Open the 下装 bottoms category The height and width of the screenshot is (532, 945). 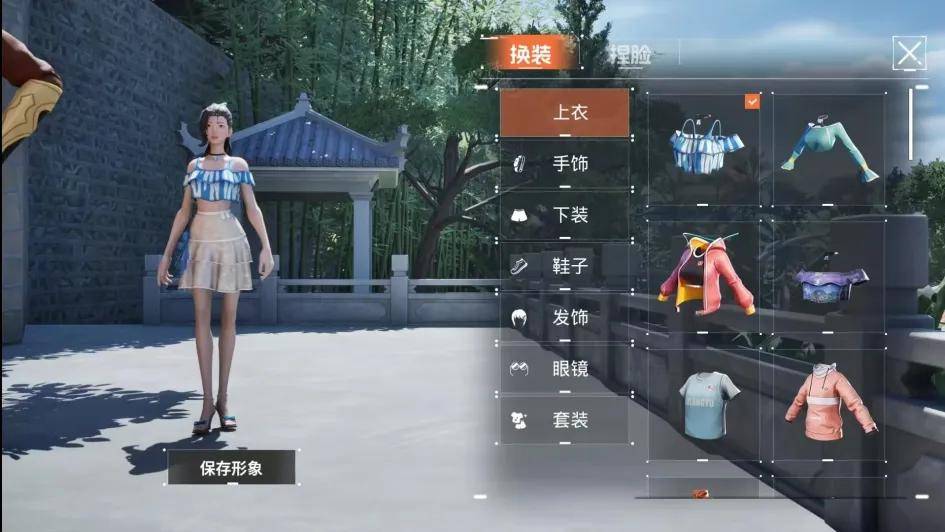click(565, 214)
